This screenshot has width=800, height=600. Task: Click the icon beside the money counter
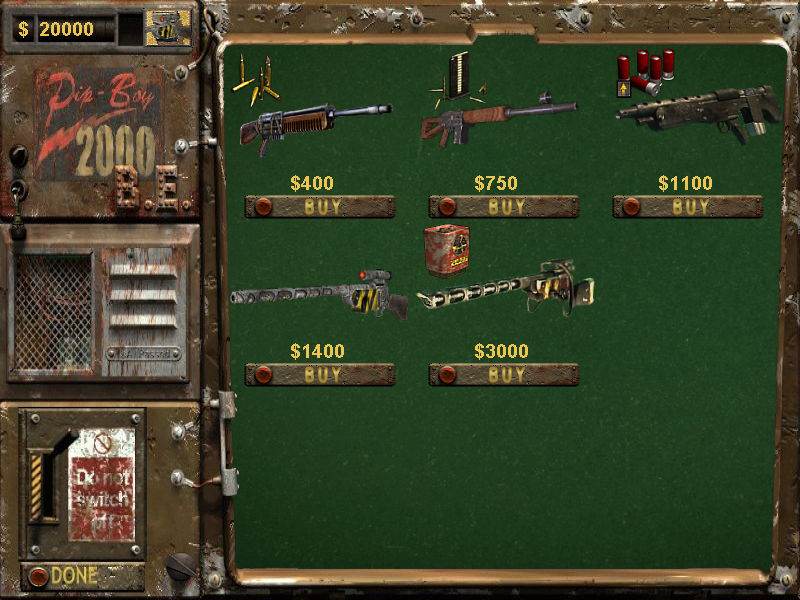pyautogui.click(x=167, y=28)
